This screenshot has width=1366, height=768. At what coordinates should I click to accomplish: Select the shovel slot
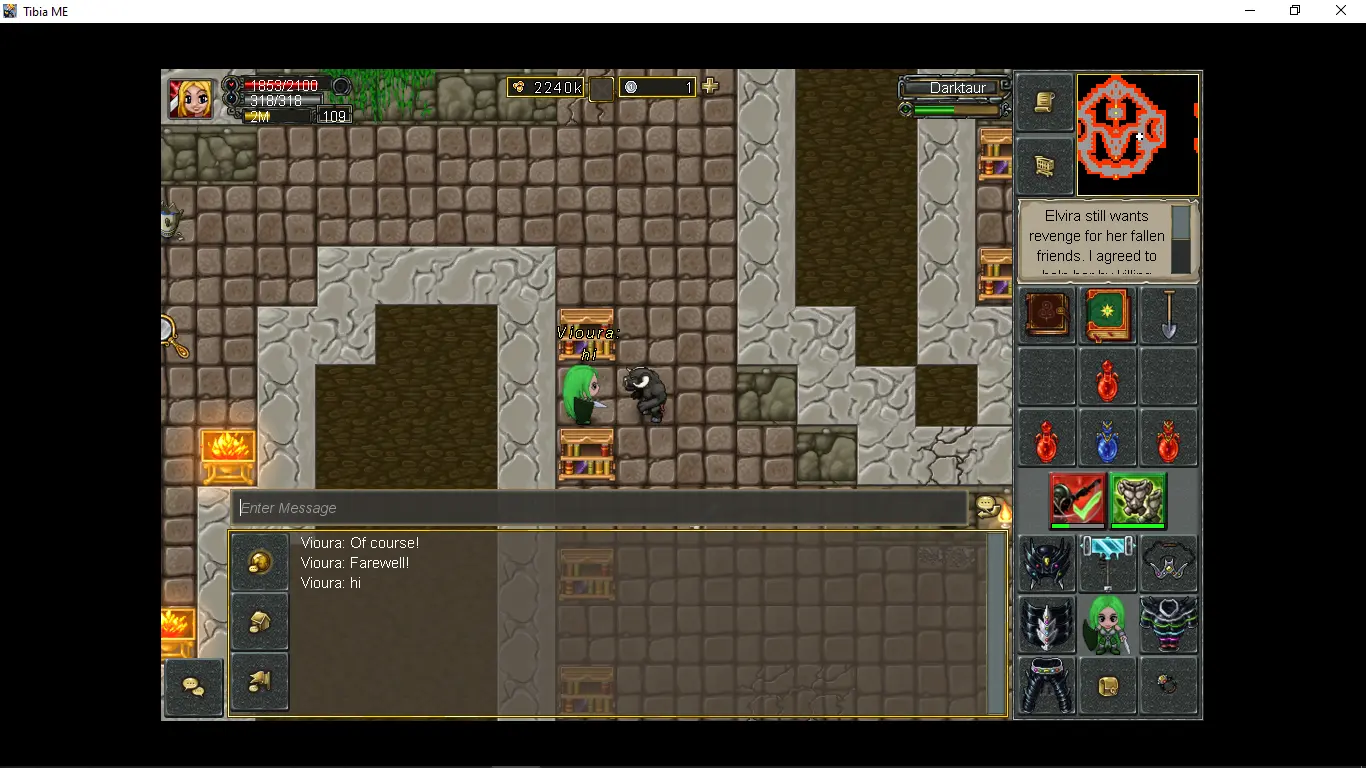(1168, 316)
